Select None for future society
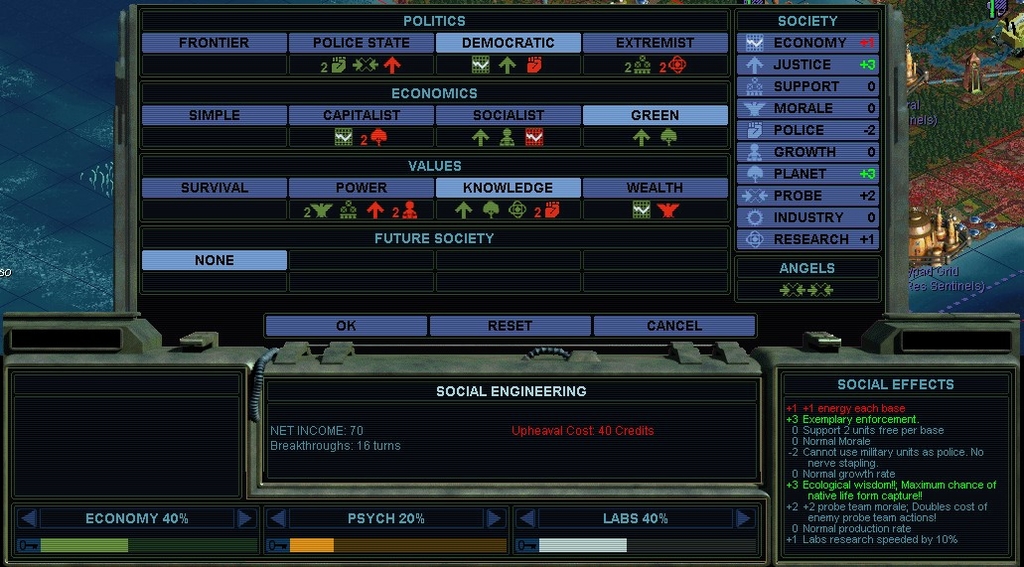This screenshot has width=1024, height=567. point(214,260)
